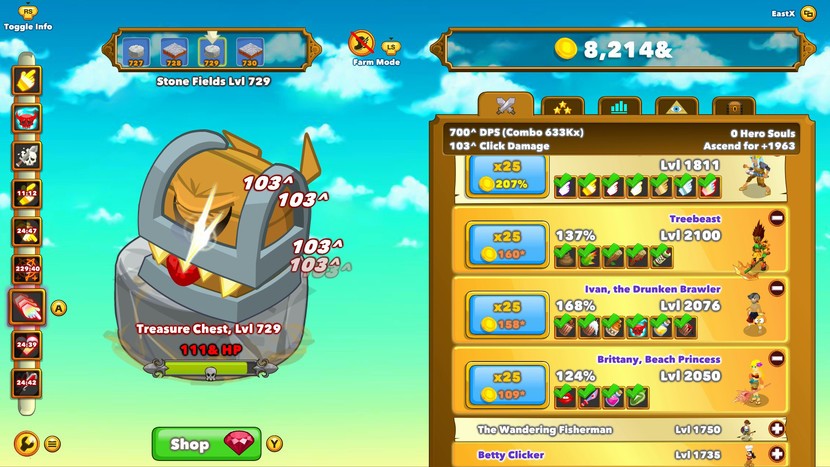Open the statistics bar-chart tab
This screenshot has width=830, height=467.
[x=619, y=107]
